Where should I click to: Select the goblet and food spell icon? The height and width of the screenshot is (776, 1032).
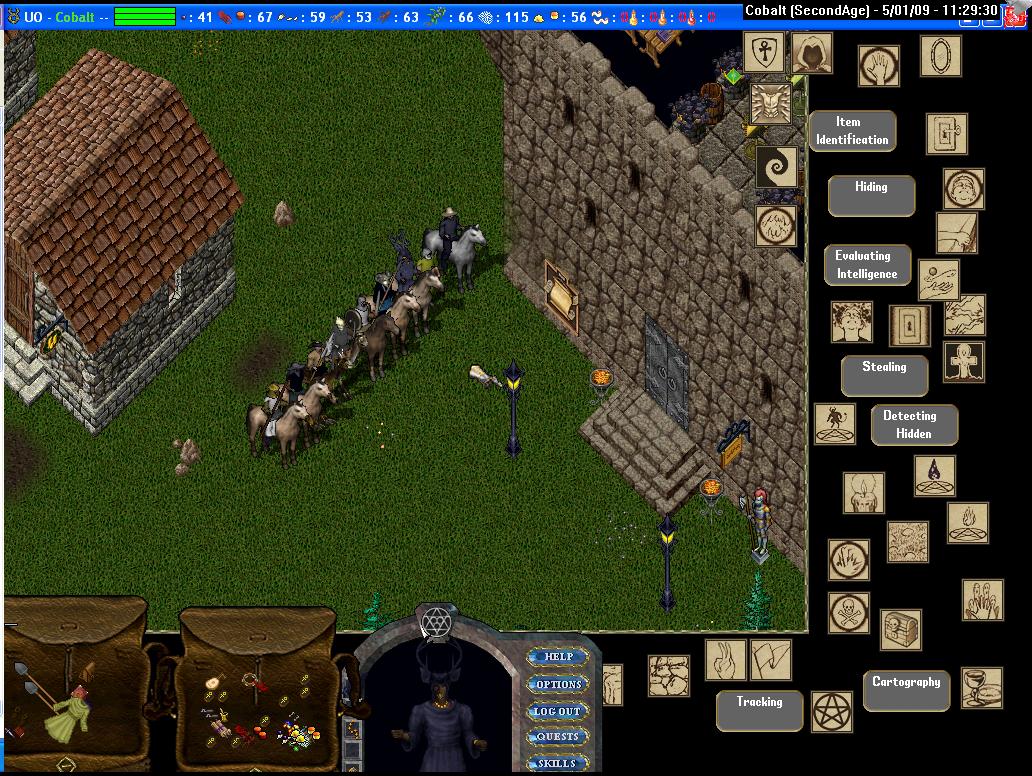pos(981,687)
